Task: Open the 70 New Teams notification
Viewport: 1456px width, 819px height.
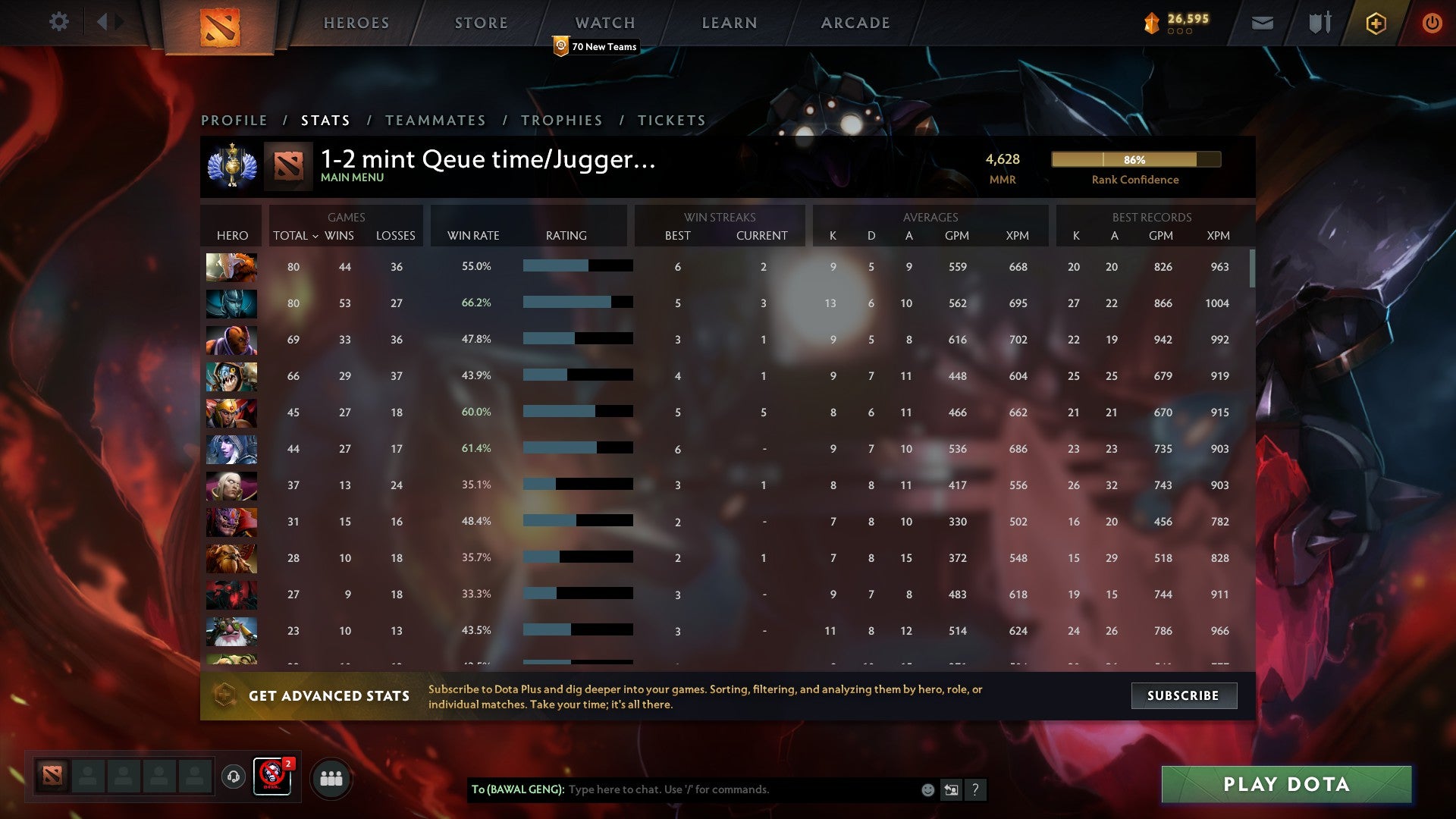Action: coord(597,46)
